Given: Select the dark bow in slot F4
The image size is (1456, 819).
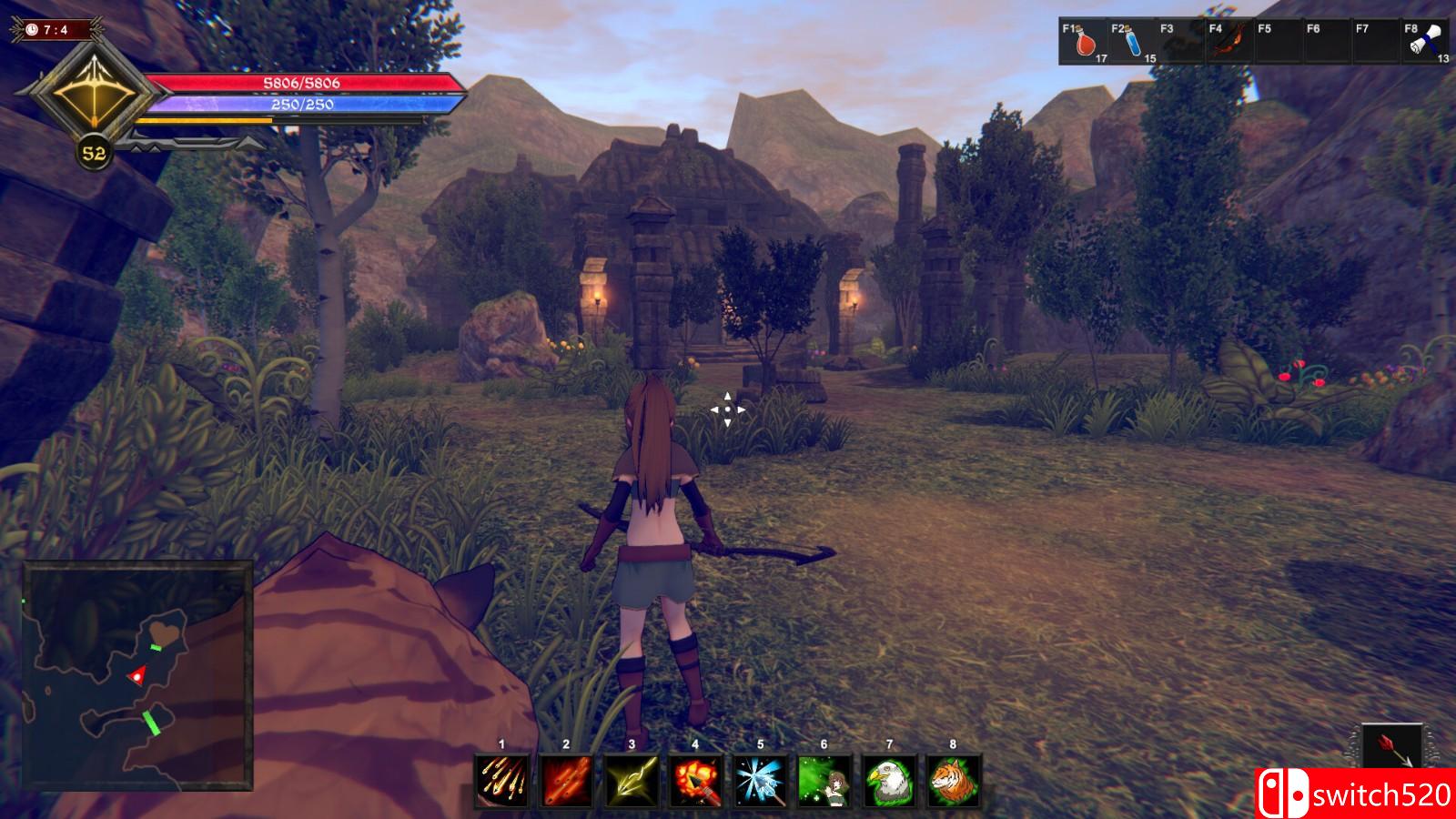Looking at the screenshot, I should pos(1229,42).
